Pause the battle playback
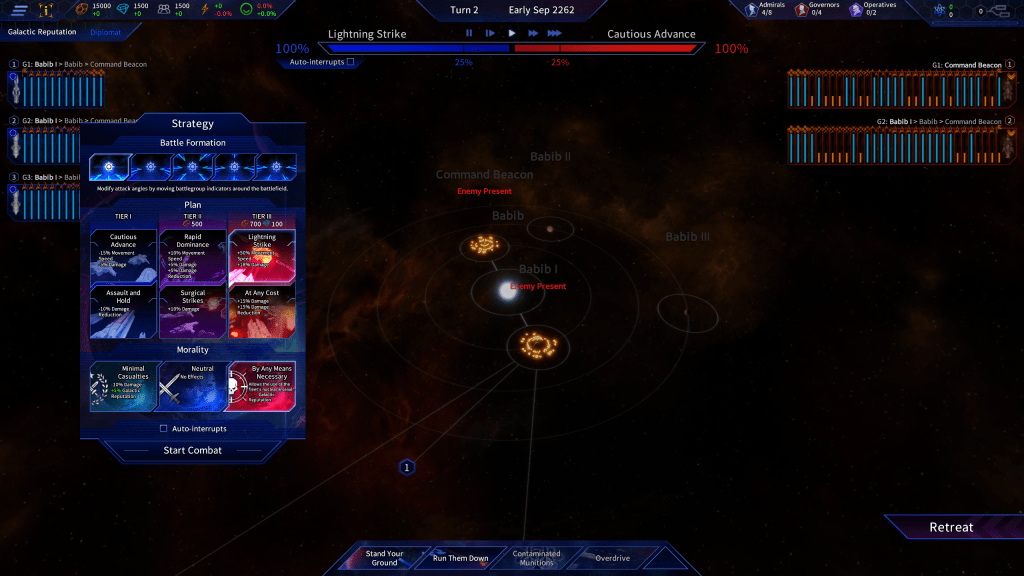Viewport: 1024px width, 576px height. coord(469,33)
